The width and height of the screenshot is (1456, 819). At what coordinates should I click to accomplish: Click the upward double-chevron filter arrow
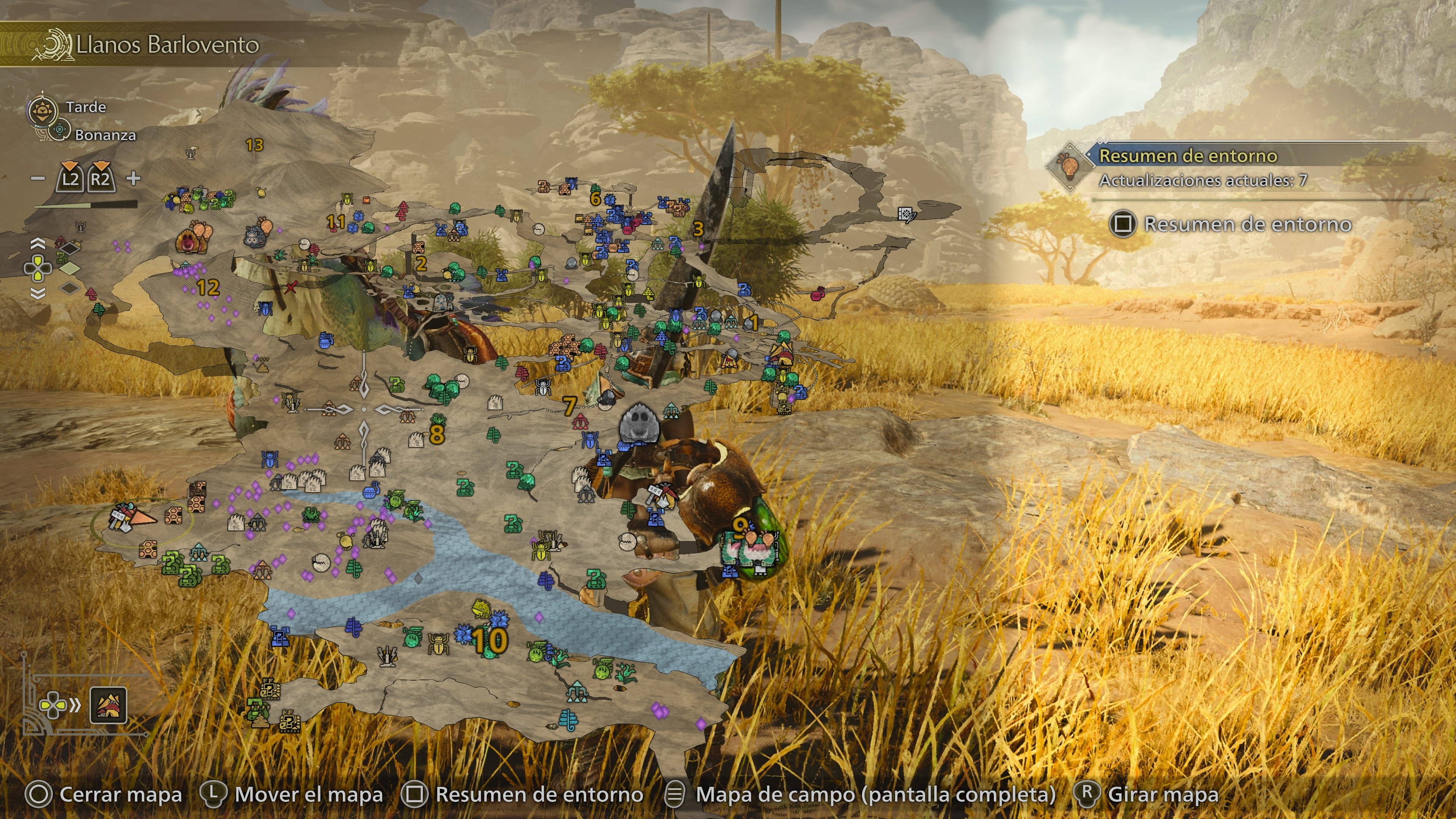(38, 243)
